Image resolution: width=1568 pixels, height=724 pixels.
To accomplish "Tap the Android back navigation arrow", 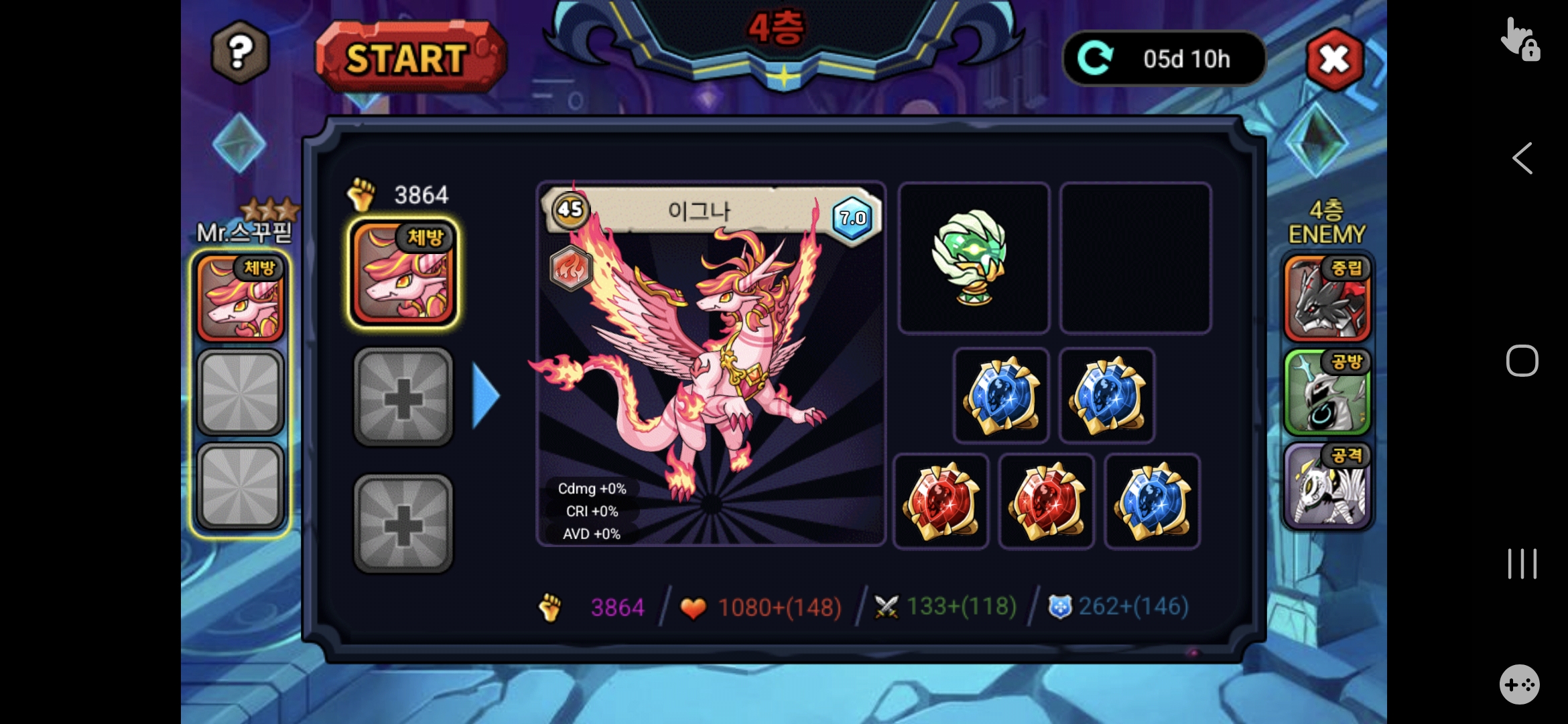I will pyautogui.click(x=1522, y=159).
